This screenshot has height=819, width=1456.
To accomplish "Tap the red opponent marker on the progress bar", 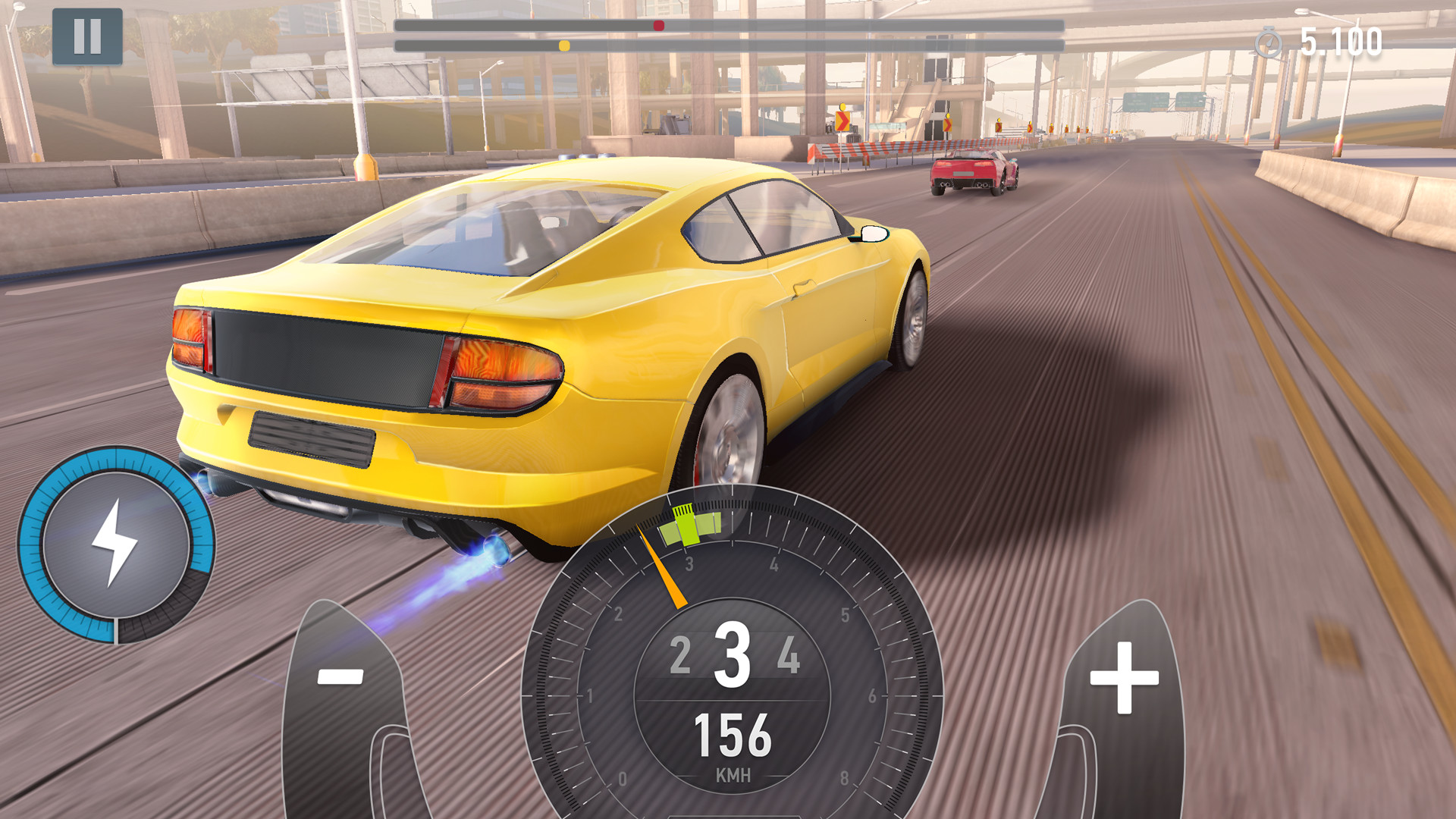I will 659,25.
